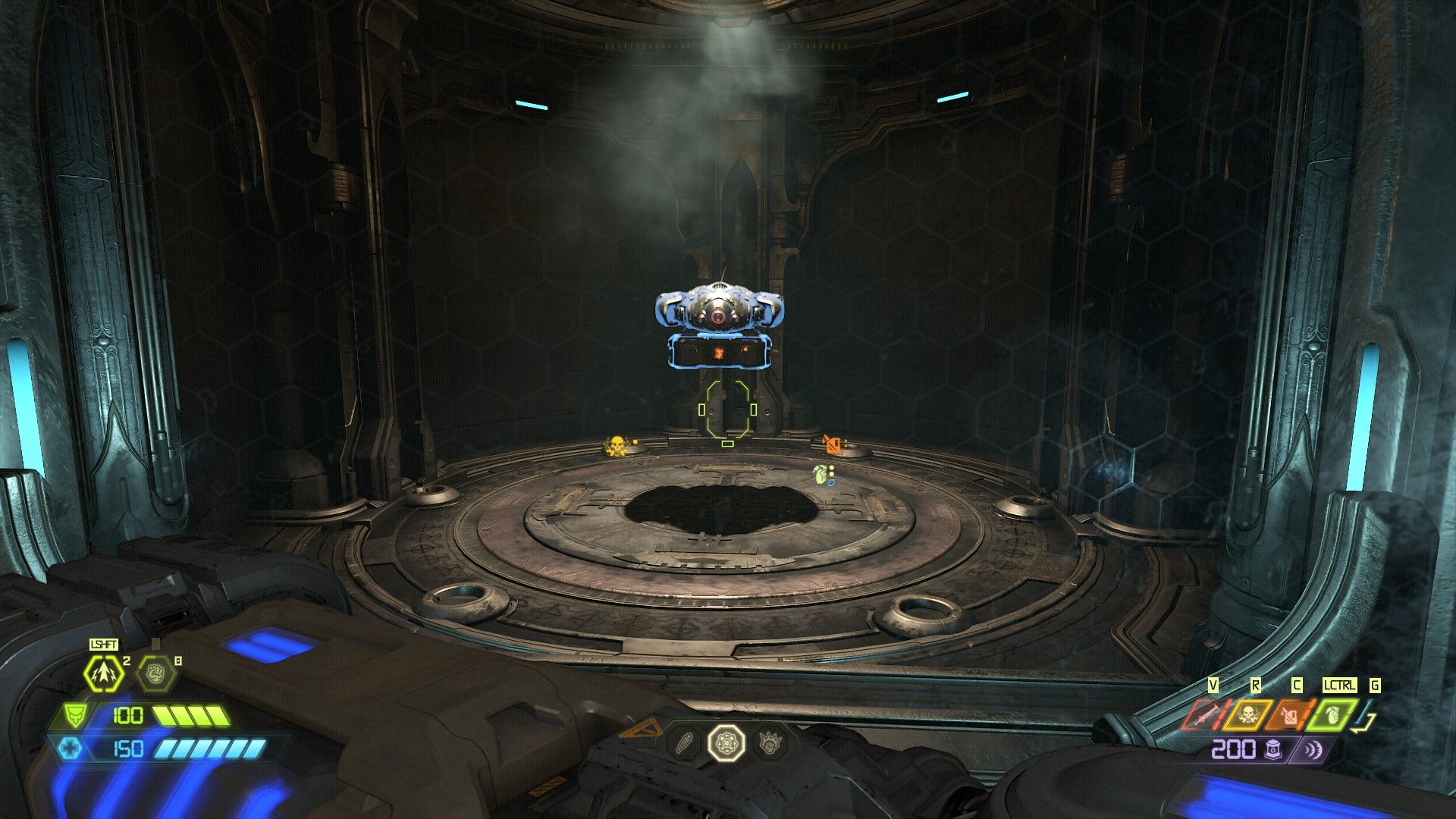Select the orange fuel canister icon
Screen dimensions: 1456x819
click(x=1289, y=714)
